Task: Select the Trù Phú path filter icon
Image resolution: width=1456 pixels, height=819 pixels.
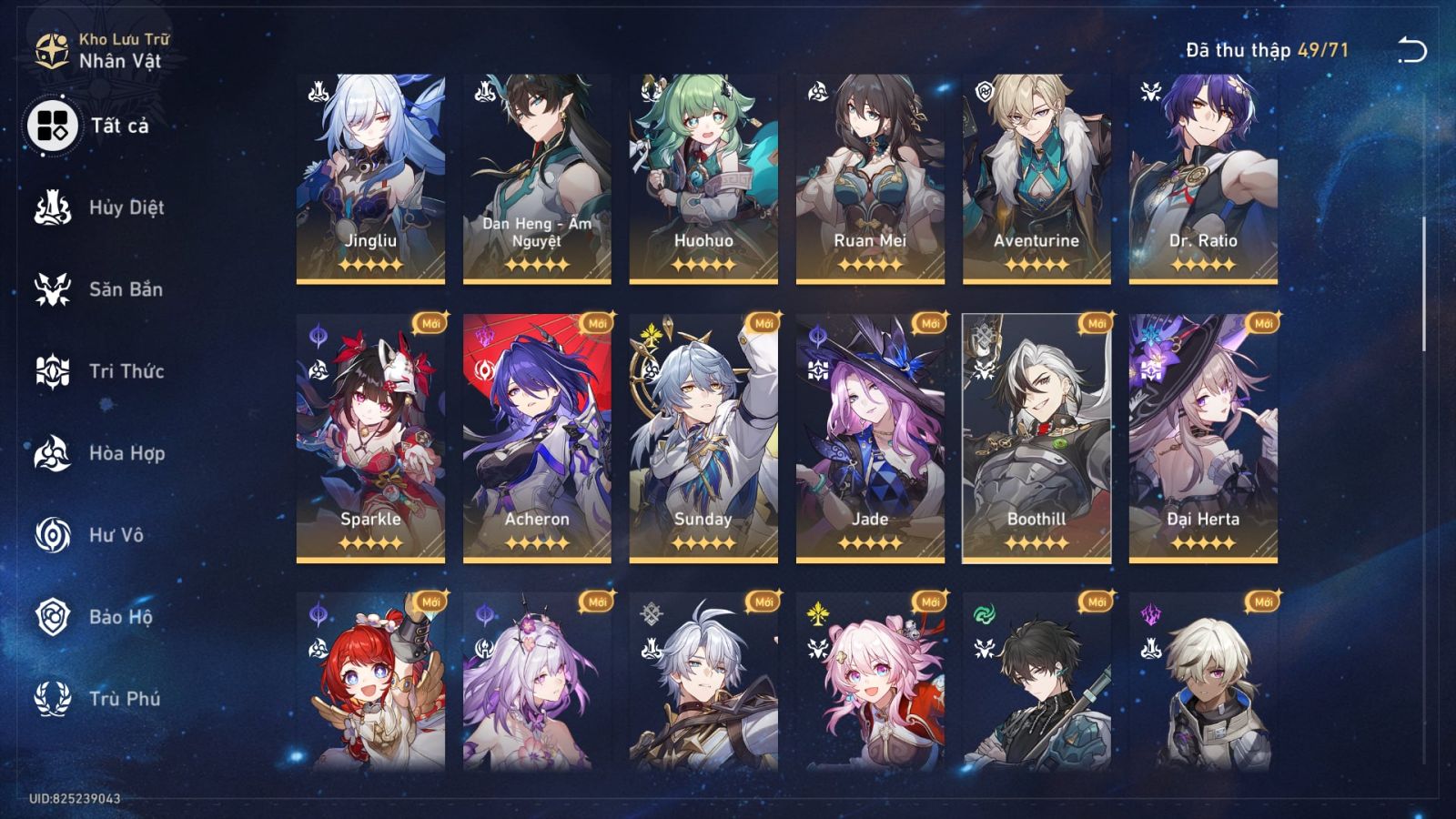Action: pos(52,699)
